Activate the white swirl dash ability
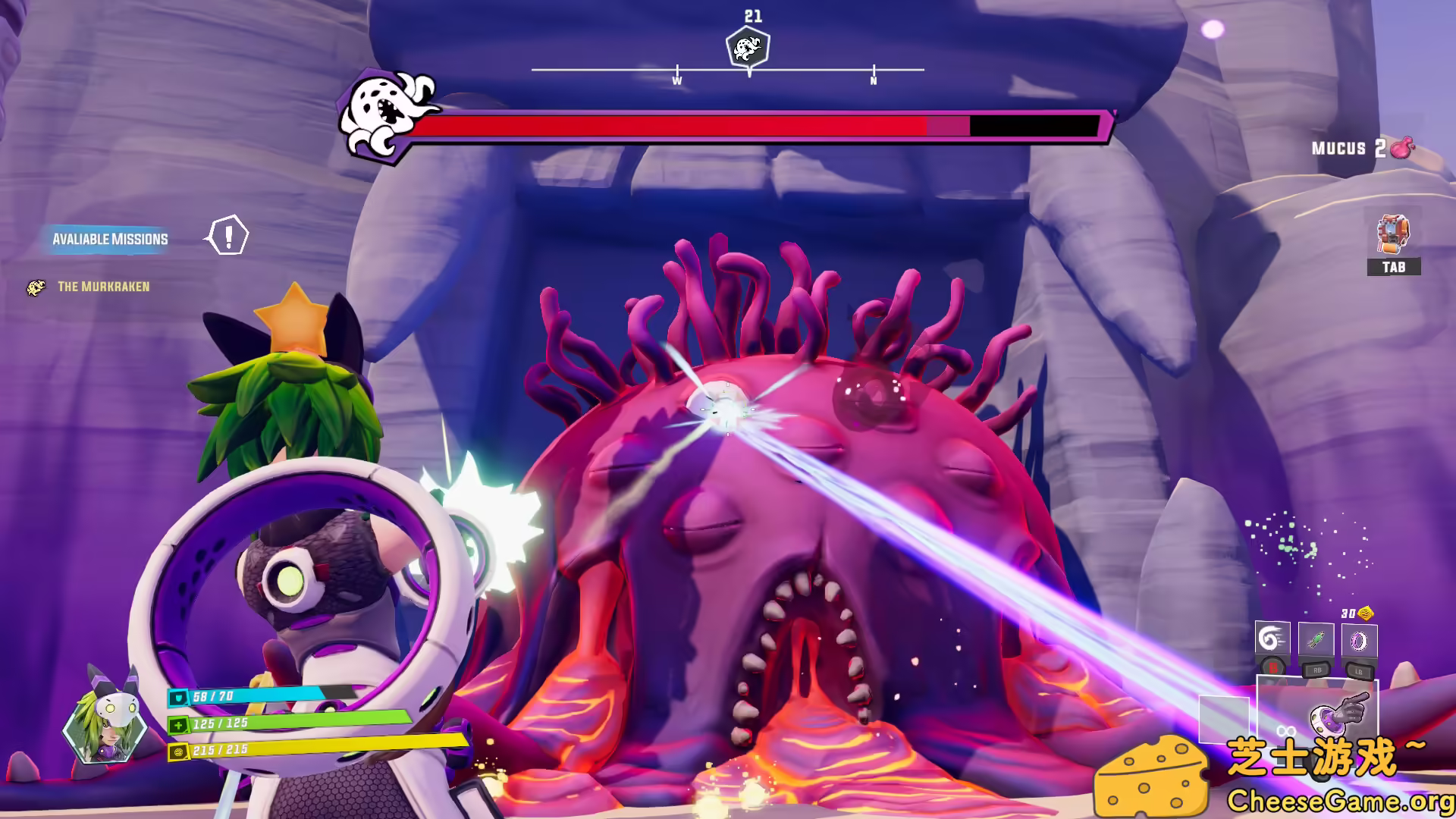This screenshot has height=819, width=1456. click(1272, 640)
